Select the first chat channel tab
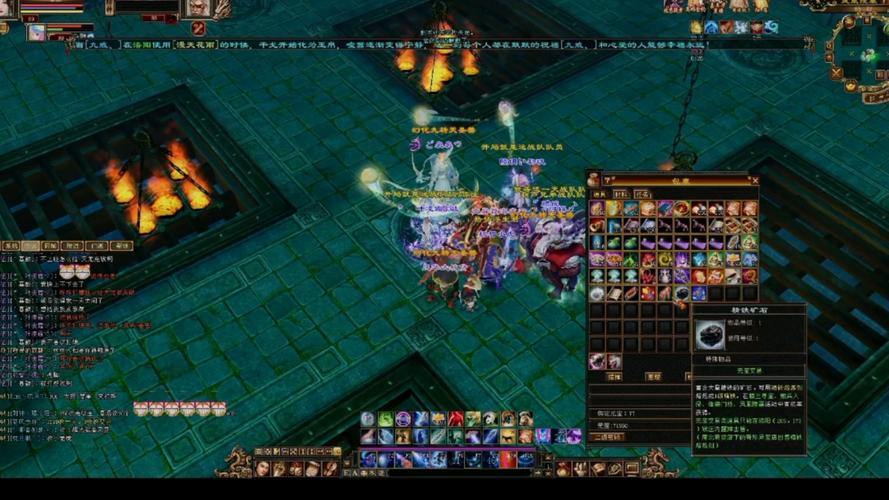889x500 pixels. (12, 245)
